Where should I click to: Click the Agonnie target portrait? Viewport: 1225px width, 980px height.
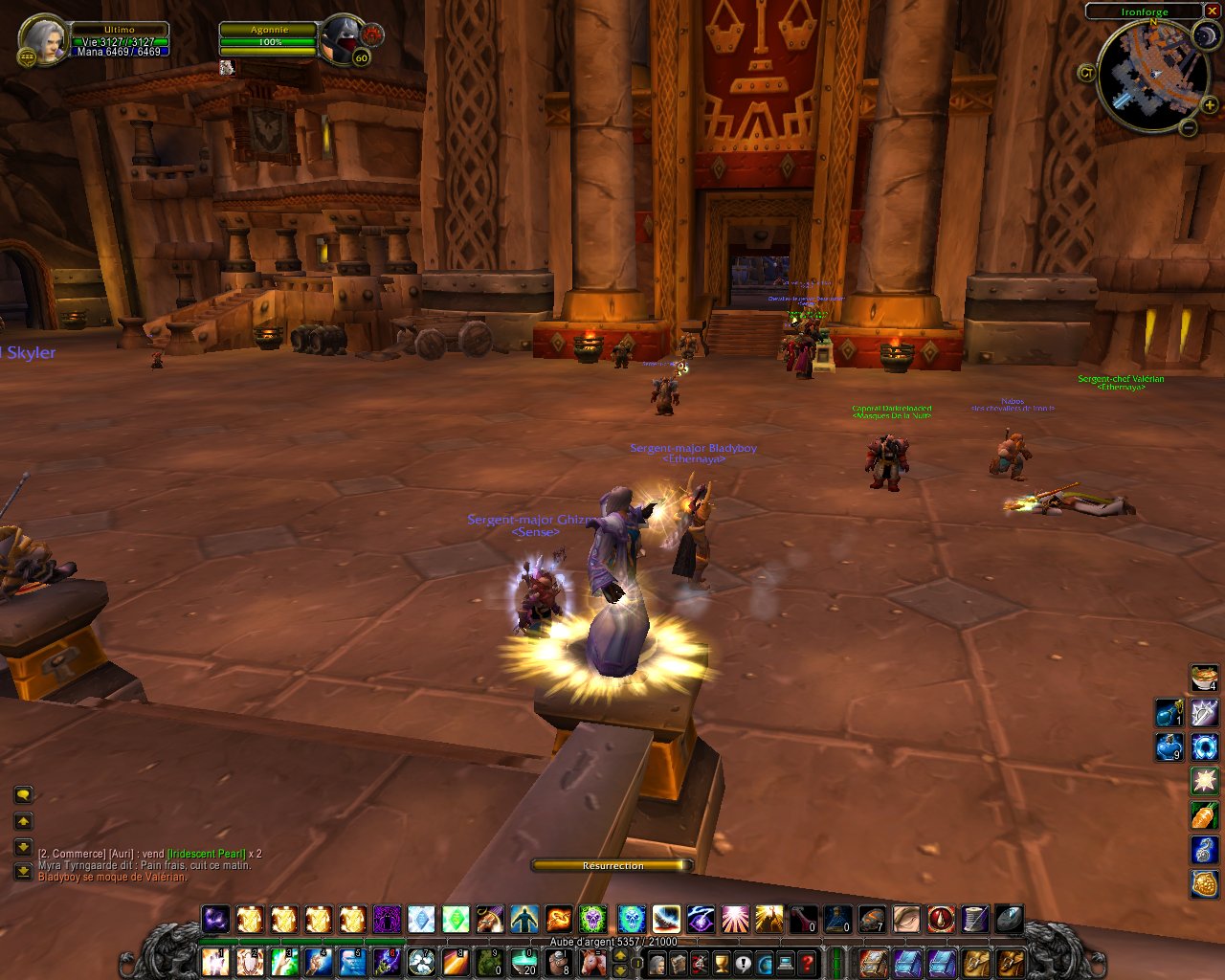[339, 40]
